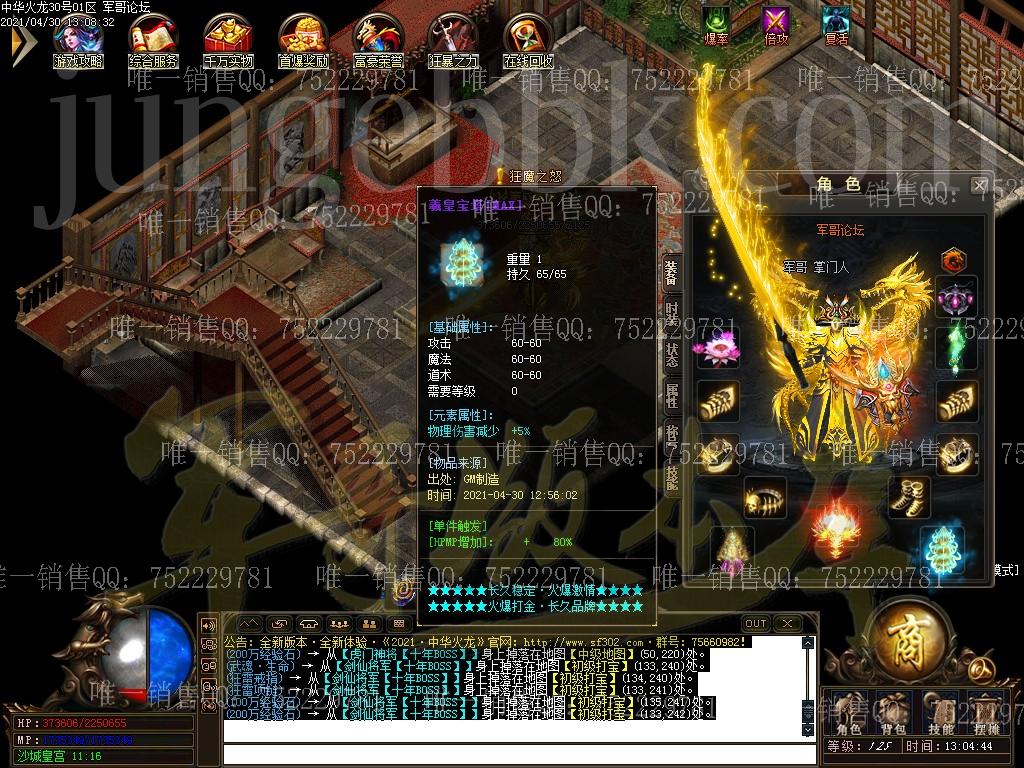
Task: Select the 复活 revive buff icon
Action: (x=836, y=22)
